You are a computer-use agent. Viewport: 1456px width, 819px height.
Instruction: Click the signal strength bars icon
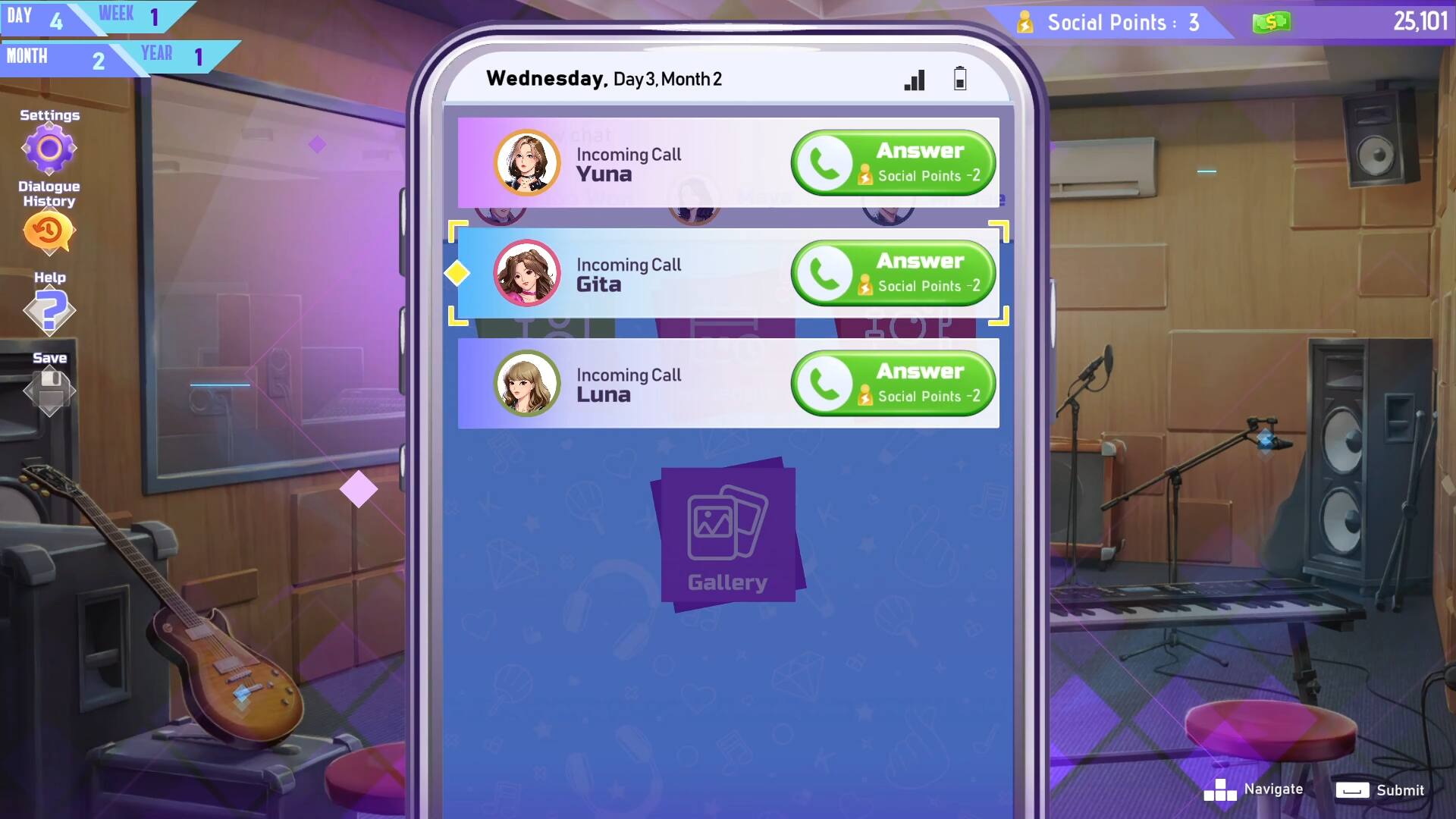(x=914, y=80)
